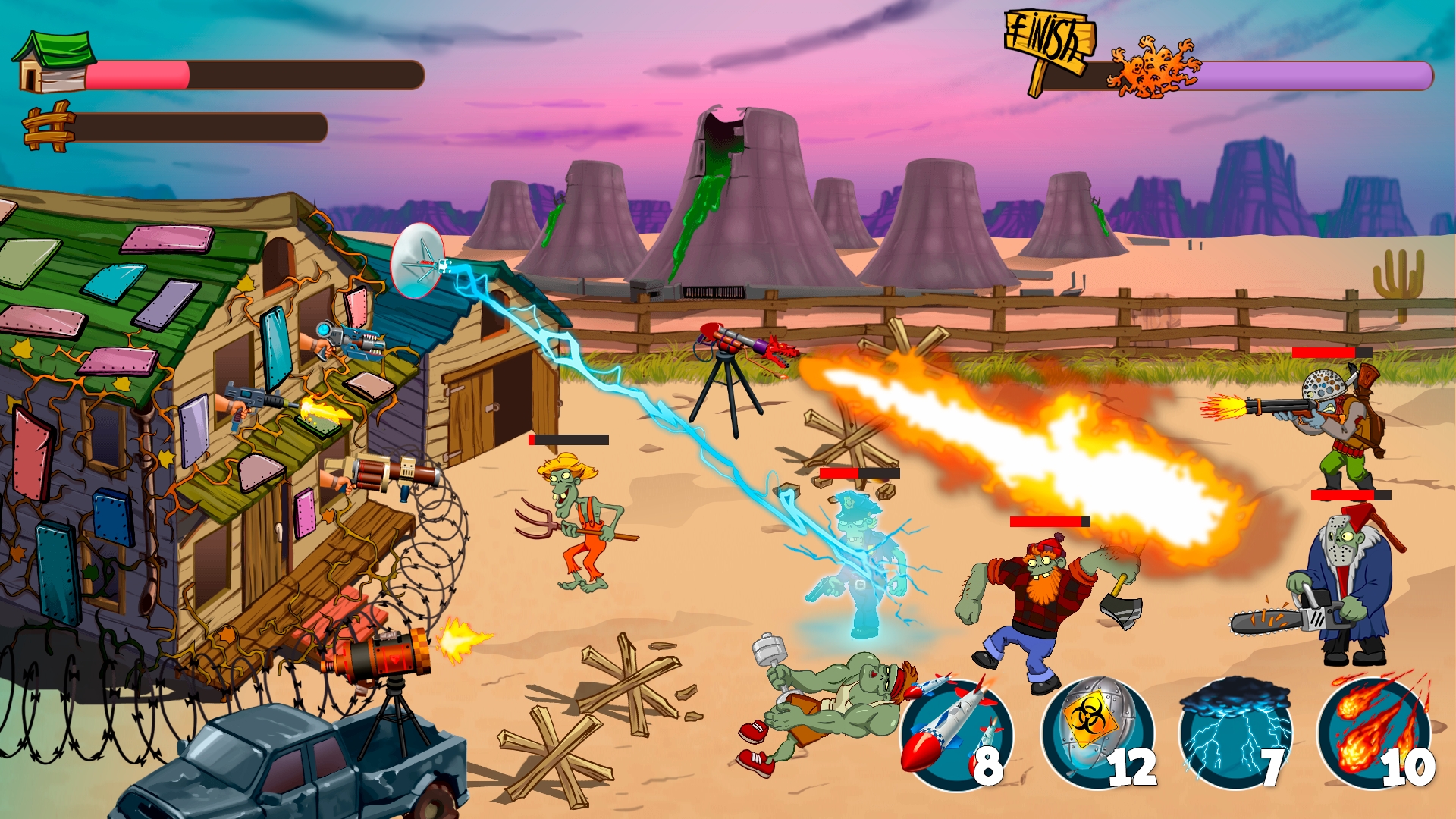Cast the meteor fireball ability
This screenshot has height=819, width=1456.
(x=1373, y=734)
